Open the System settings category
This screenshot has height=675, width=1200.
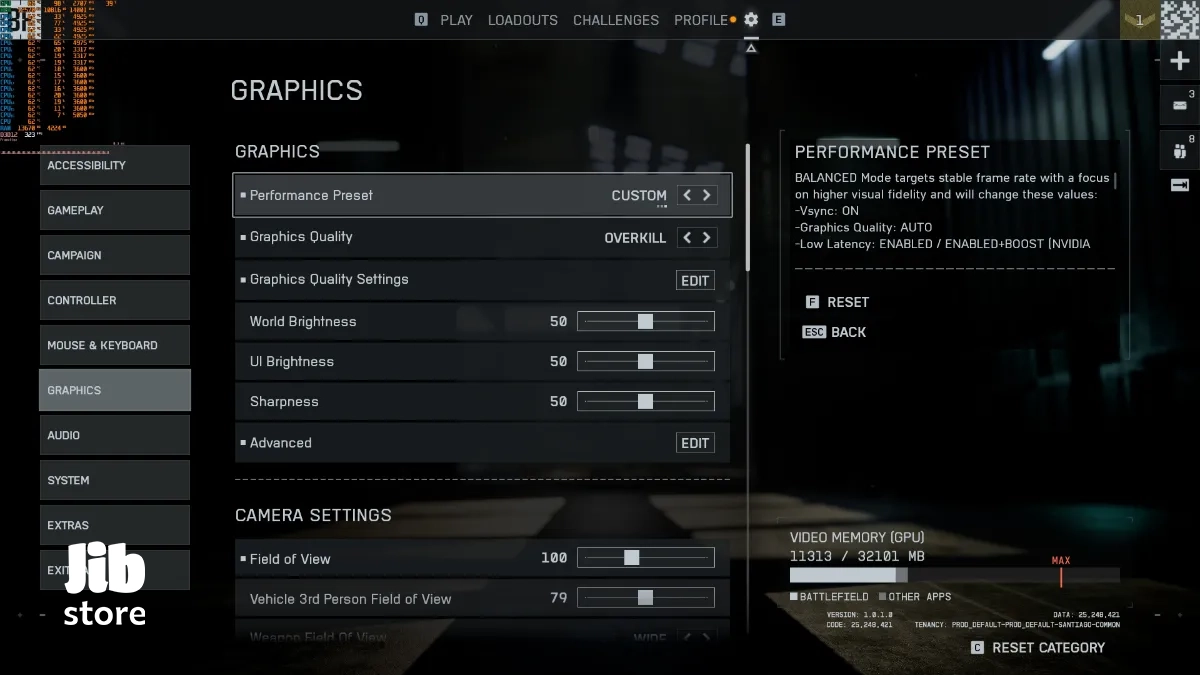pos(114,480)
